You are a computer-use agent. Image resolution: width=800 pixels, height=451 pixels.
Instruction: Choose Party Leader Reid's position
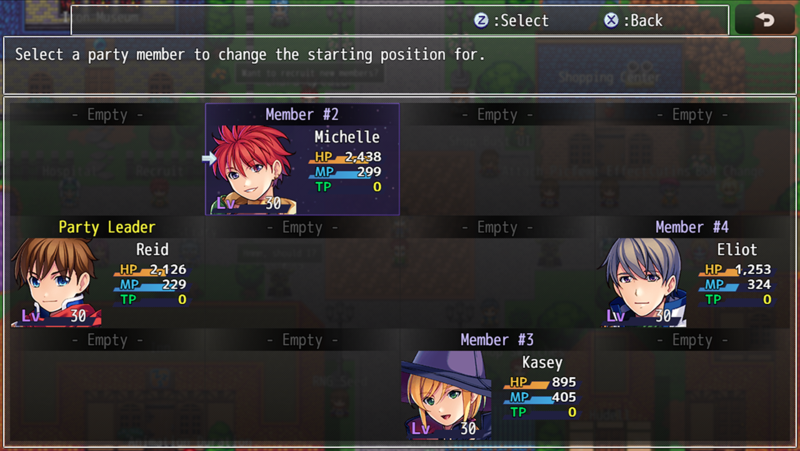(x=107, y=273)
